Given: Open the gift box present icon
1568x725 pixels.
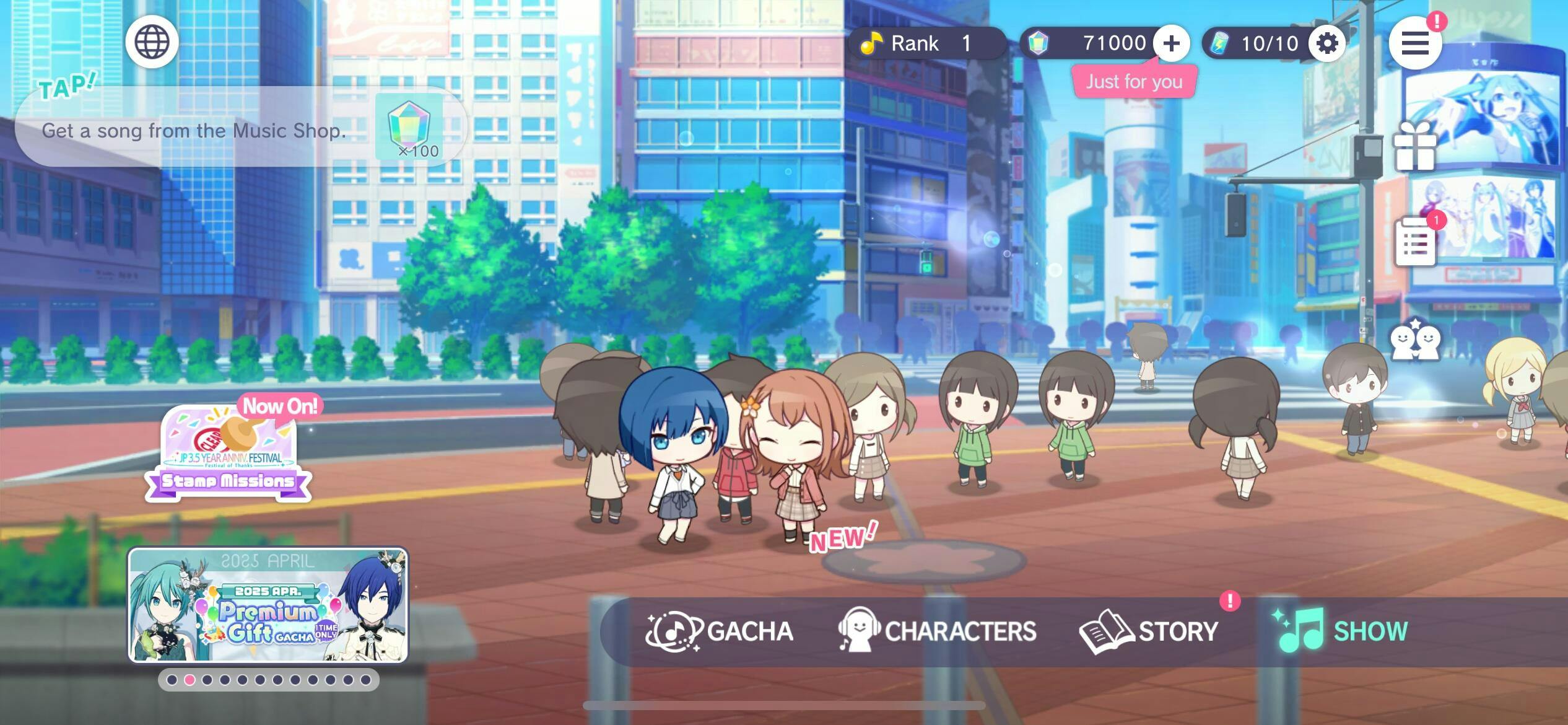Looking at the screenshot, I should pyautogui.click(x=1414, y=146).
